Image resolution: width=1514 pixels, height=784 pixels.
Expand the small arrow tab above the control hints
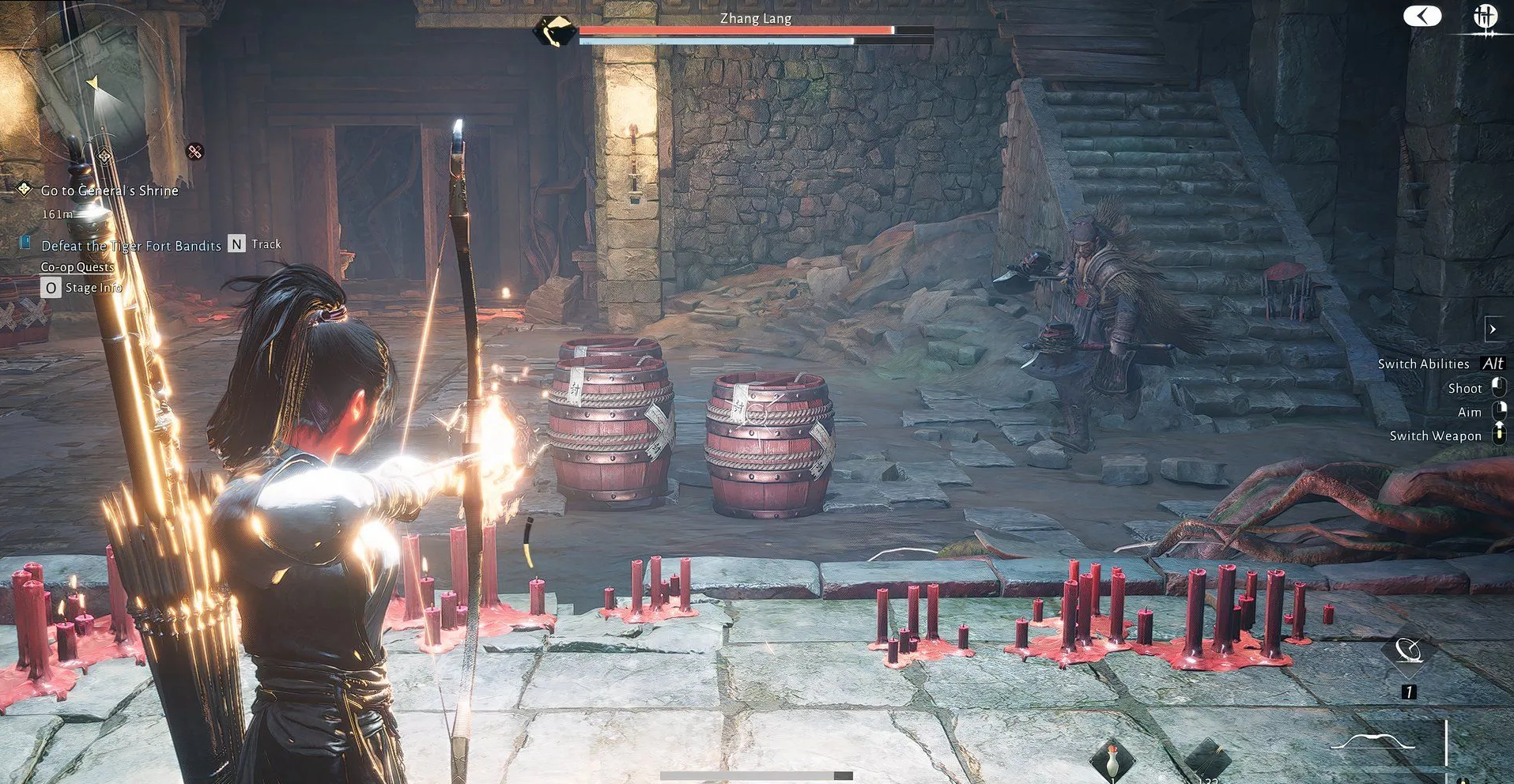click(x=1493, y=329)
